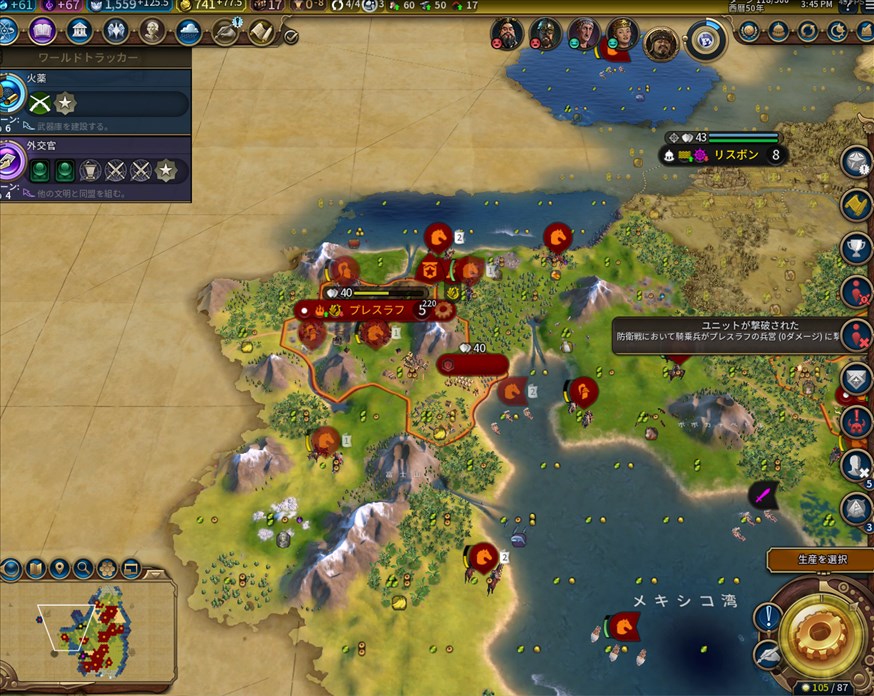Viewport: 874px width, 696px height.
Task: Open the government building icon
Action: tap(80, 31)
